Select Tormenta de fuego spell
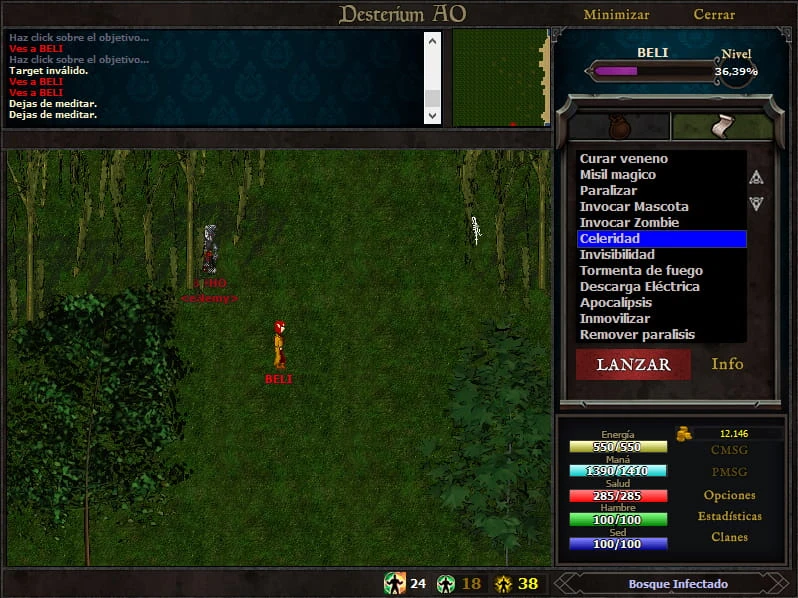Viewport: 798px width, 598px height. (x=641, y=271)
